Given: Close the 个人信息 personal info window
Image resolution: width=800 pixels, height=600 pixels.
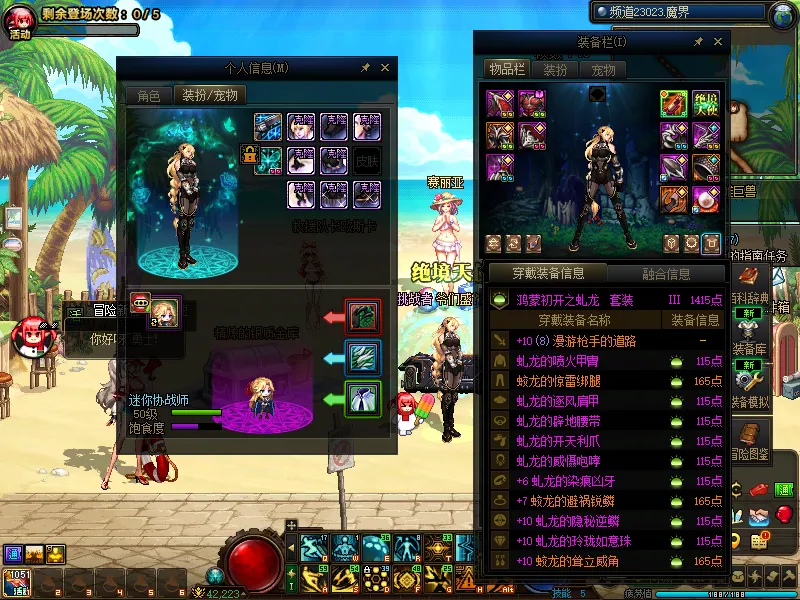Looking at the screenshot, I should pos(385,68).
